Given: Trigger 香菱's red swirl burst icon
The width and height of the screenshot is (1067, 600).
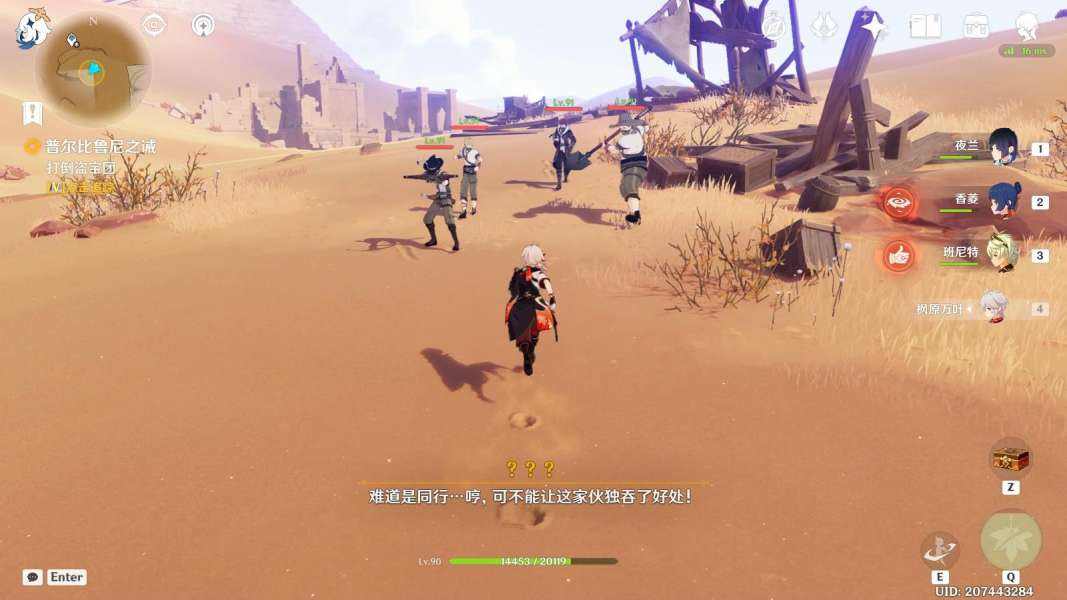Looking at the screenshot, I should pos(899,201).
